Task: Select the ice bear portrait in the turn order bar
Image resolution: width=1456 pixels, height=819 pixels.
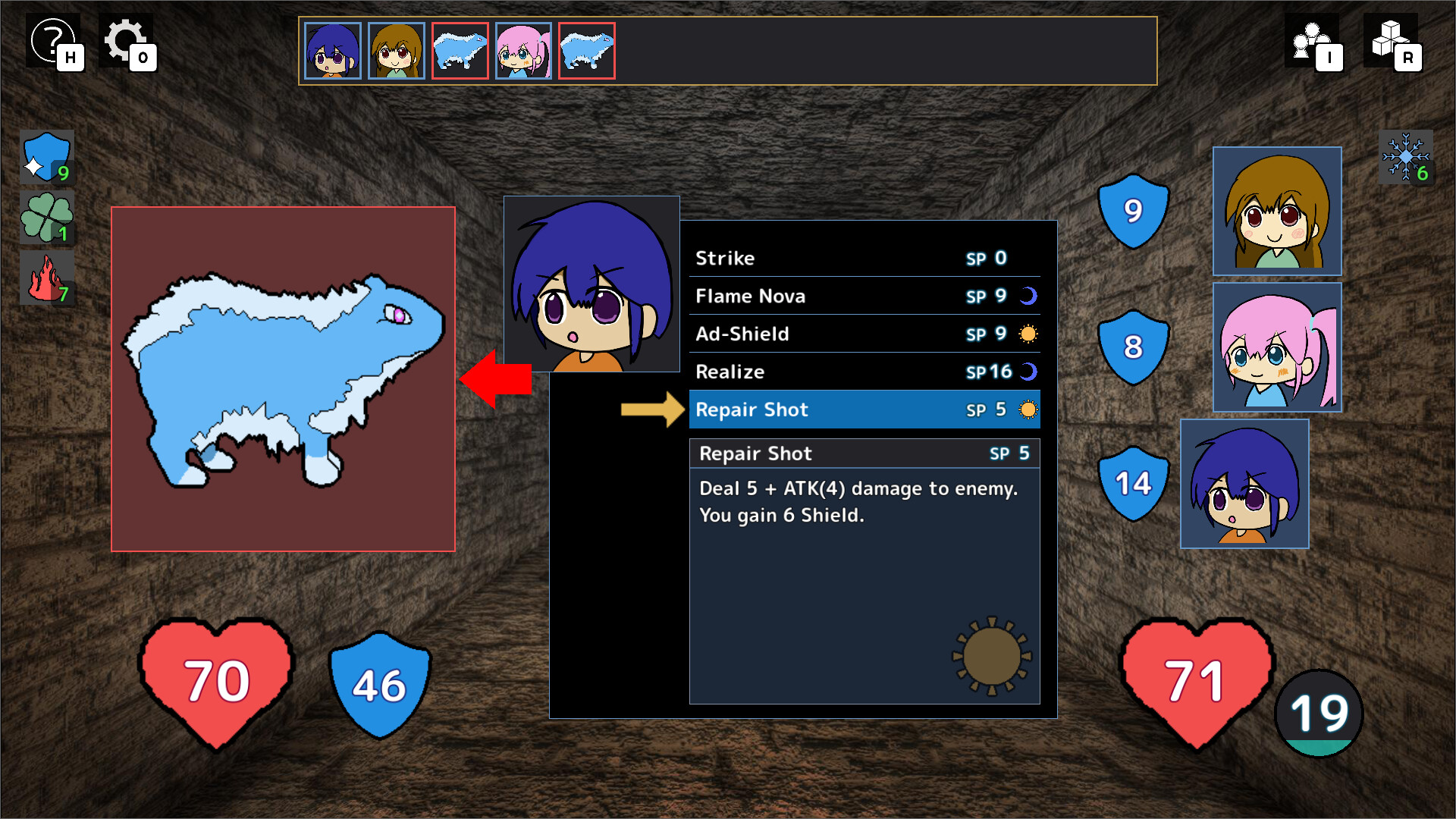Action: click(460, 50)
